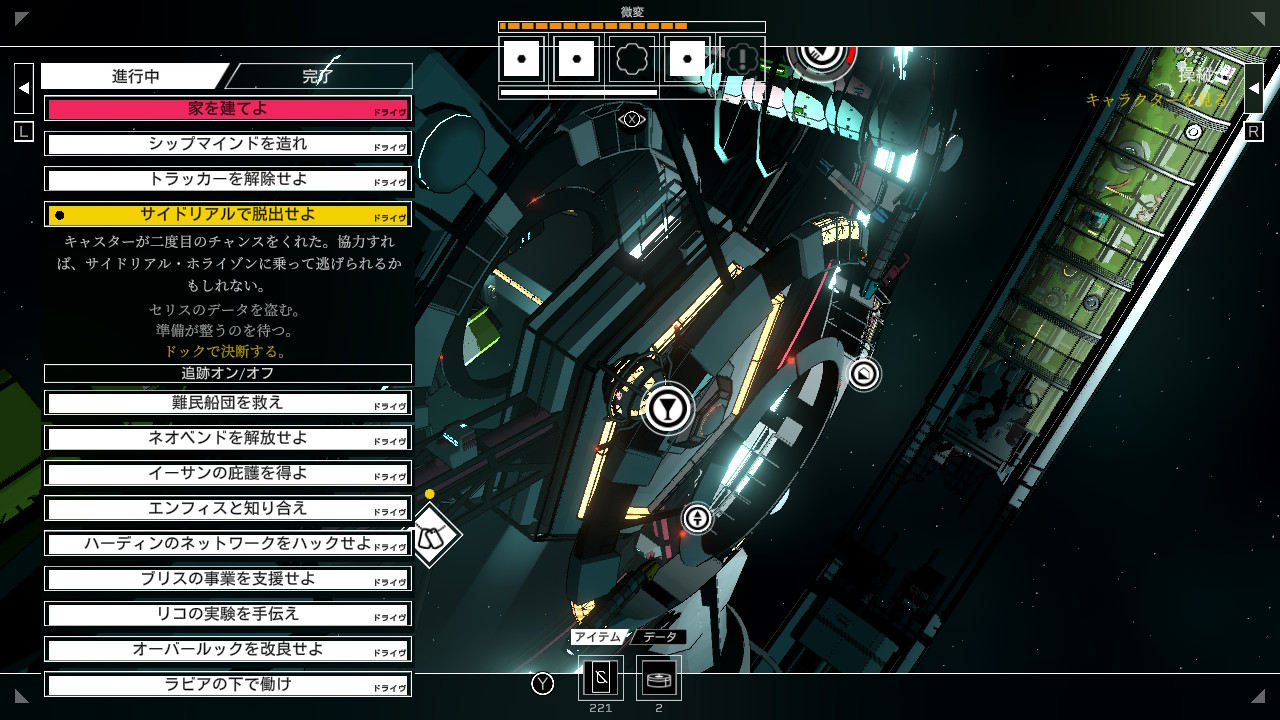The height and width of the screenshot is (720, 1280).
Task: Select the ブリスの事業を支援せよ drive
Action: pyautogui.click(x=228, y=579)
